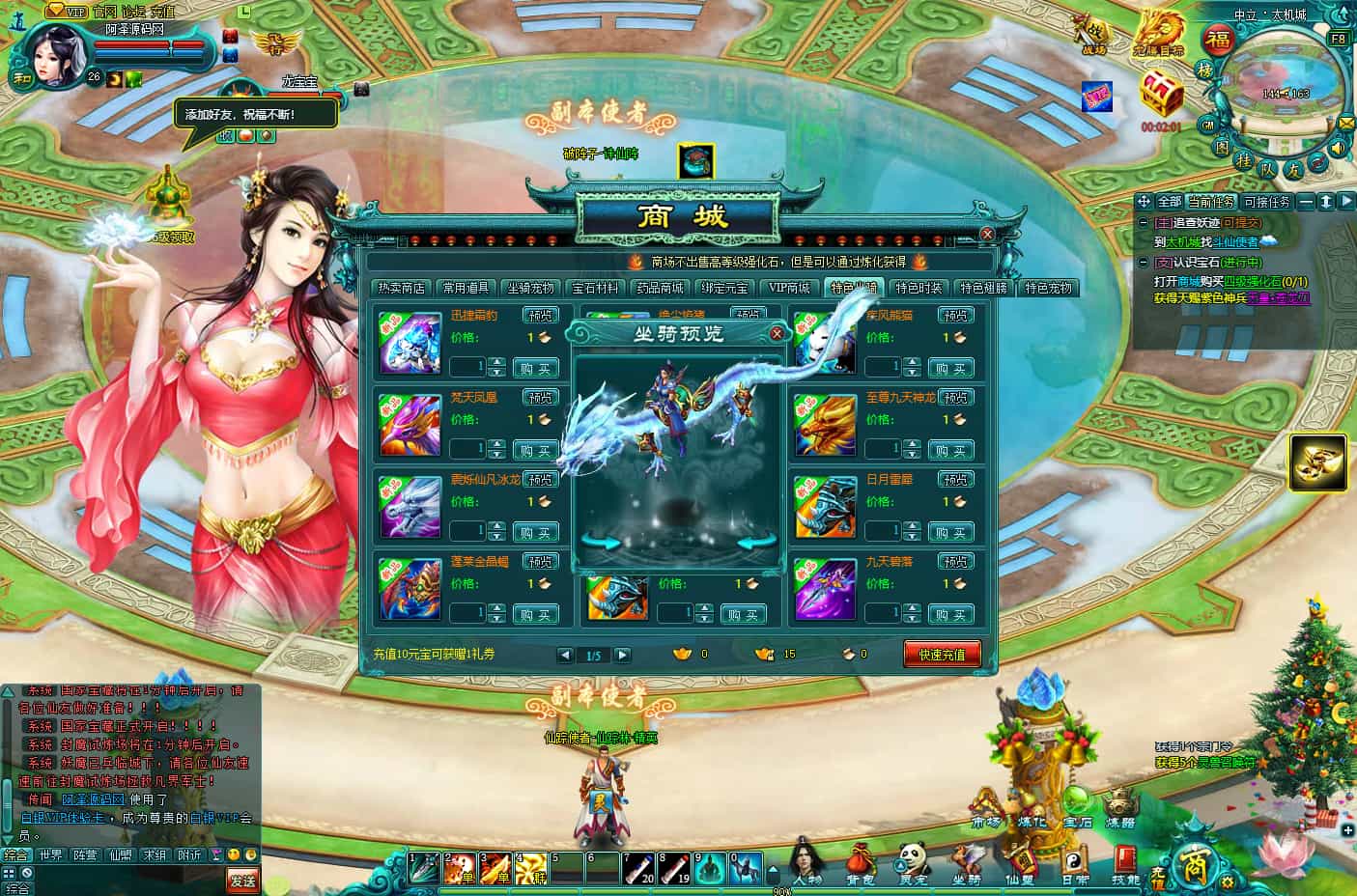Switch to the 特色时装 tab
Viewport: 1357px width, 896px height.
(x=919, y=288)
